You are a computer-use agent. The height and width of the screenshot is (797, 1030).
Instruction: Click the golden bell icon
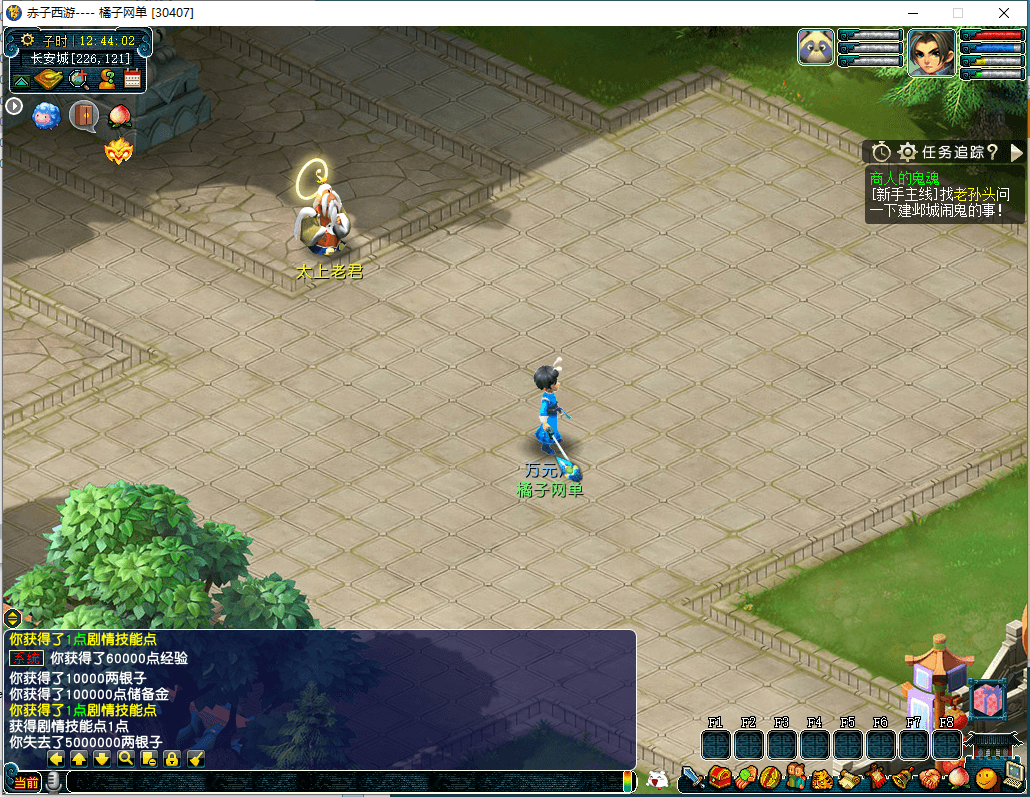[x=901, y=777]
